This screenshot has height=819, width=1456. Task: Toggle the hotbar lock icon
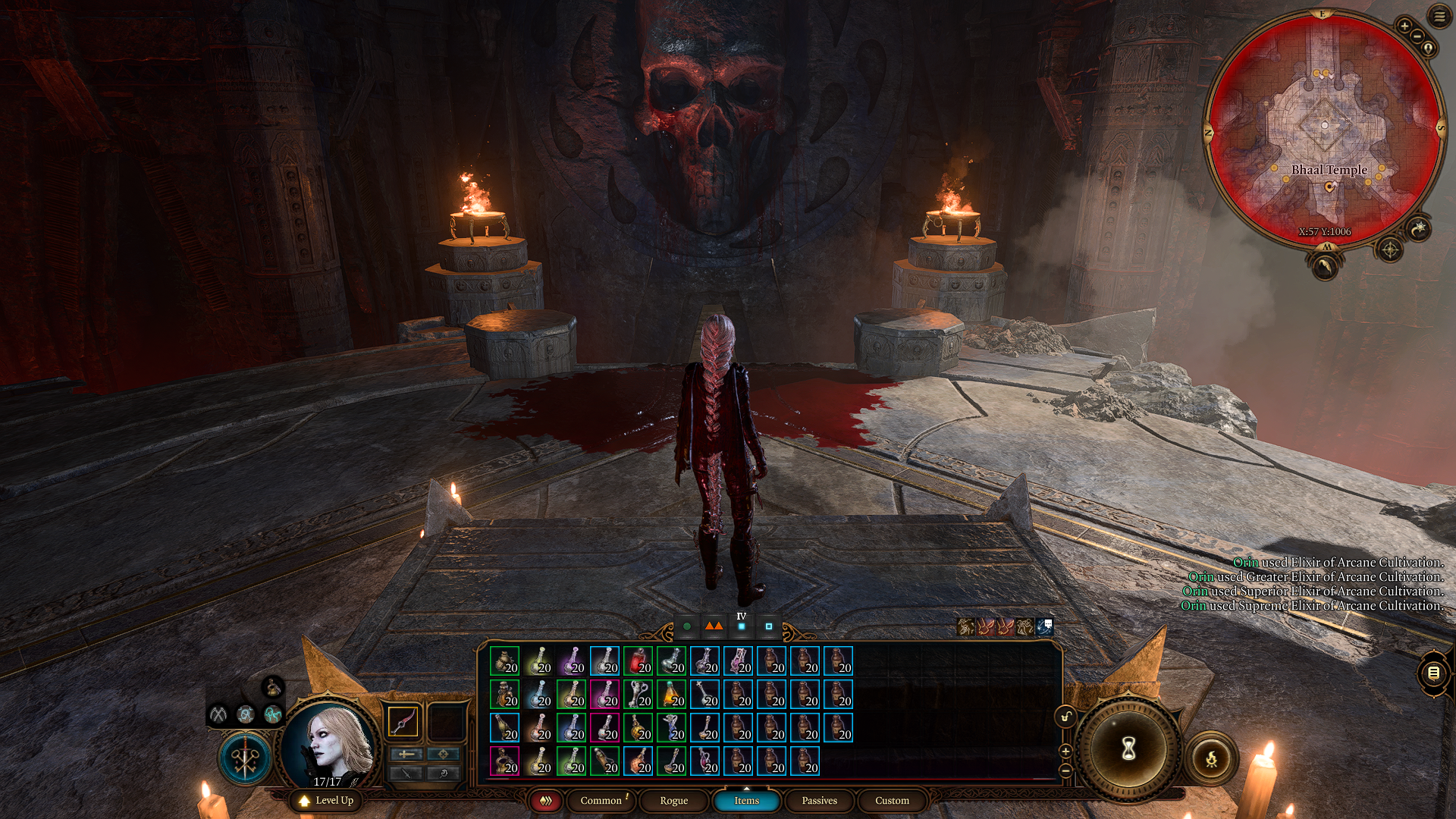coord(1065,717)
